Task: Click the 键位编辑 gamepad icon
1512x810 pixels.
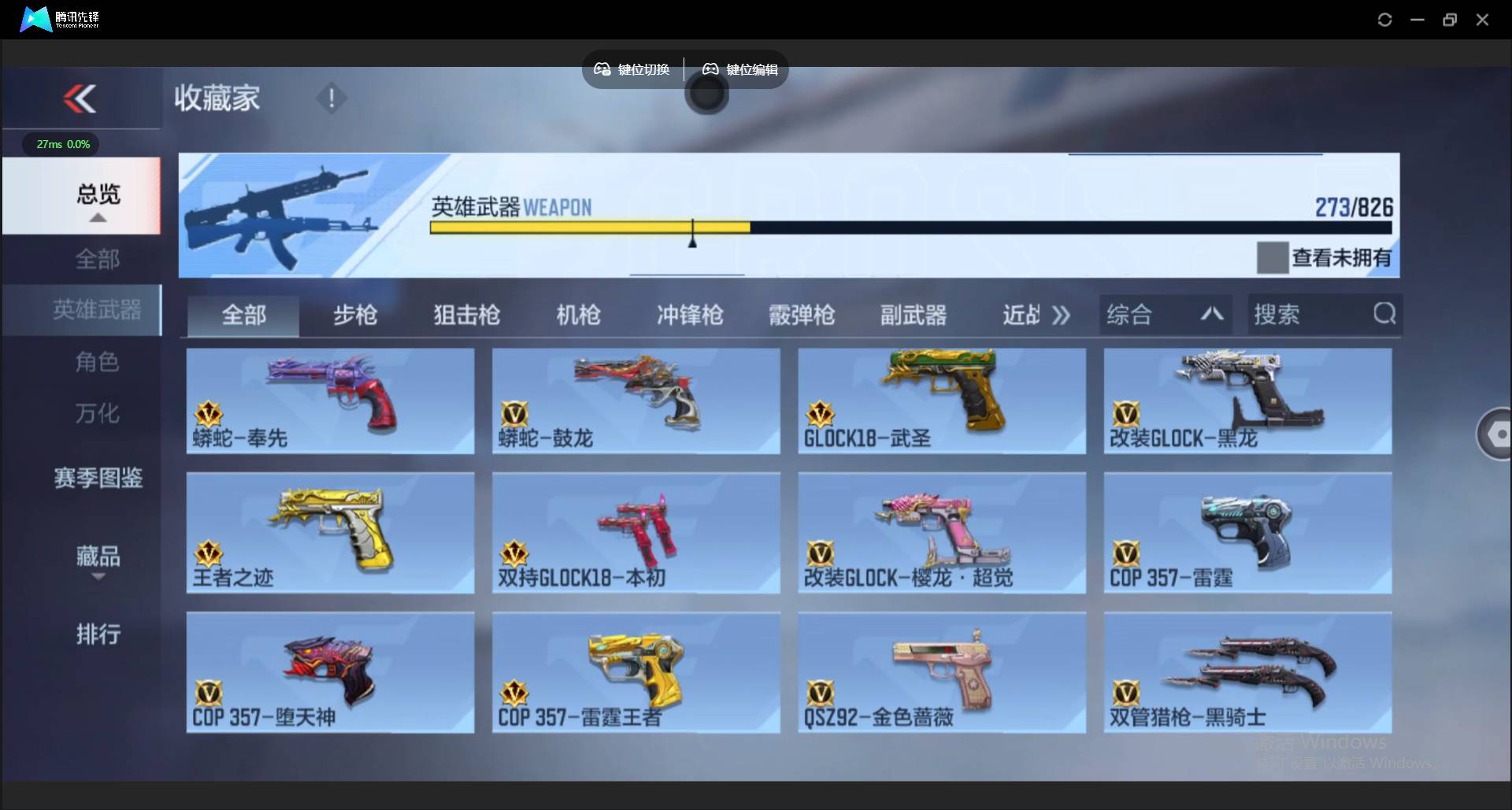Action: click(710, 69)
